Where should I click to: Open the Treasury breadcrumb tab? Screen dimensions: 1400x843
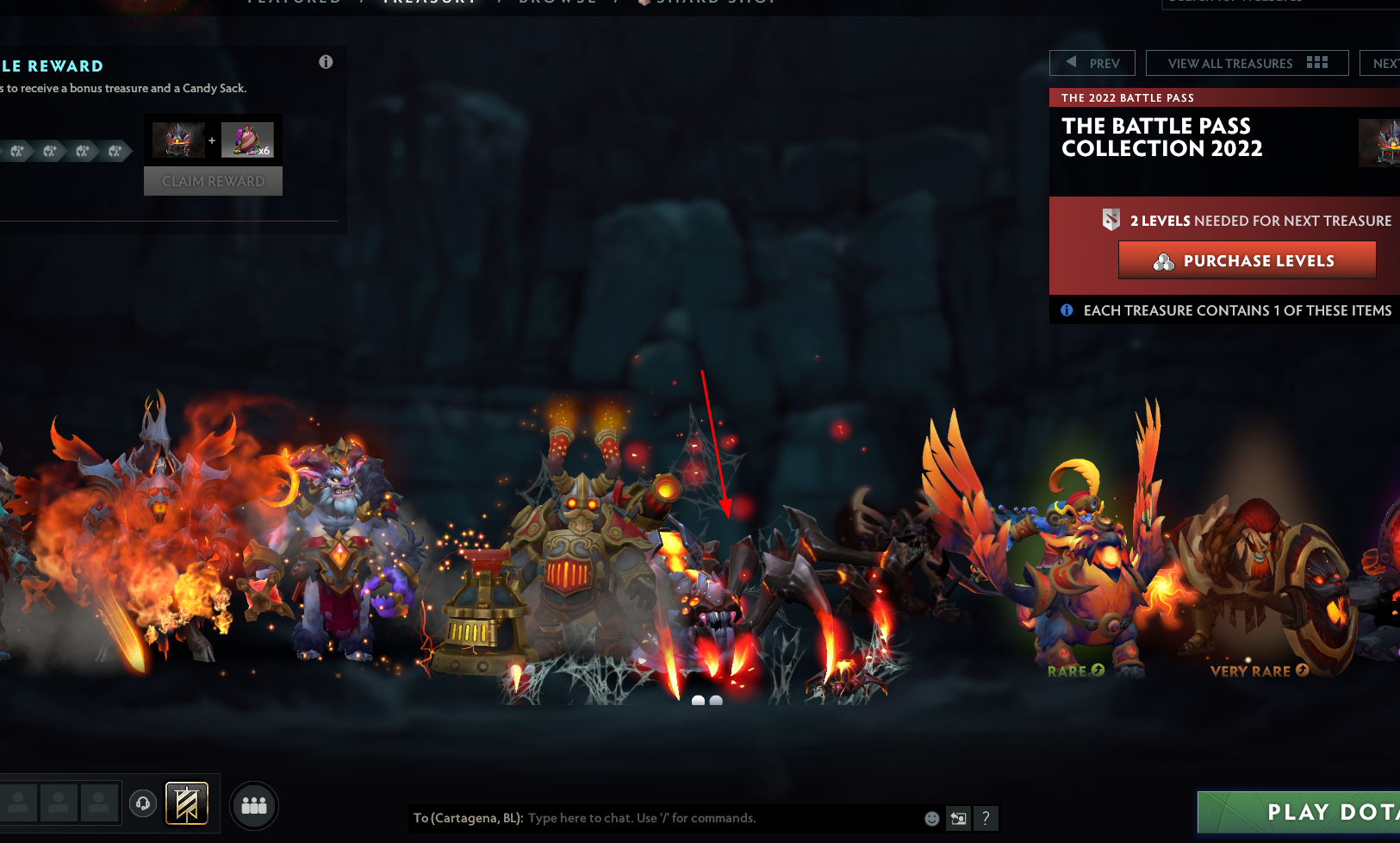(x=430, y=2)
